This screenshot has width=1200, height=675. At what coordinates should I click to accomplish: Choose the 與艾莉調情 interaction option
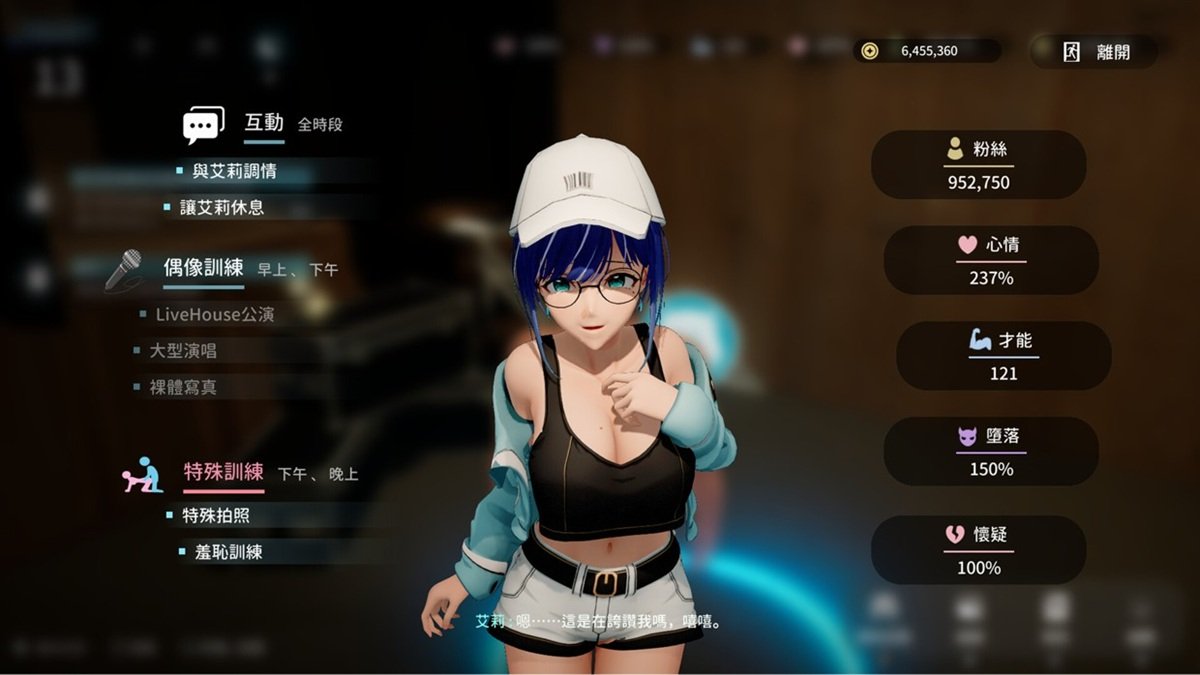pos(234,171)
